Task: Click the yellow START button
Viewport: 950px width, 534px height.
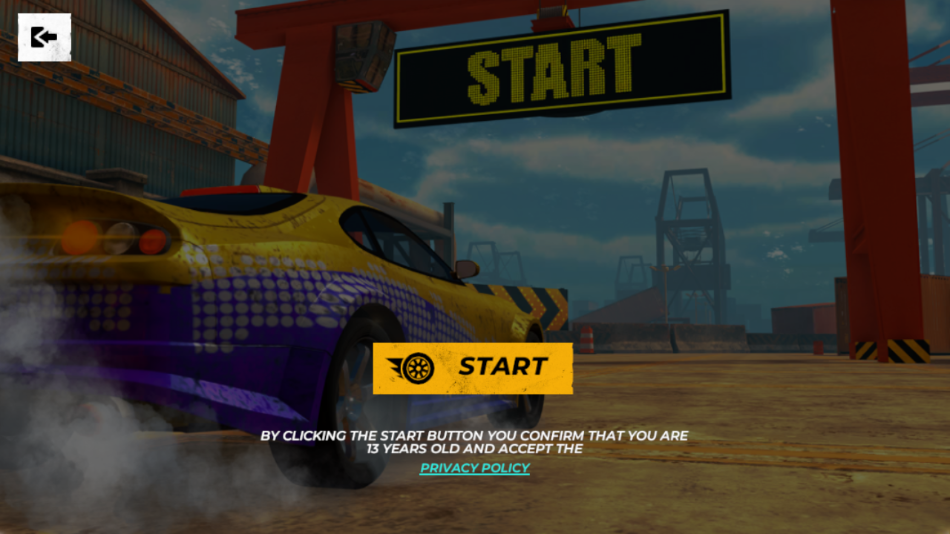Action: click(x=473, y=367)
